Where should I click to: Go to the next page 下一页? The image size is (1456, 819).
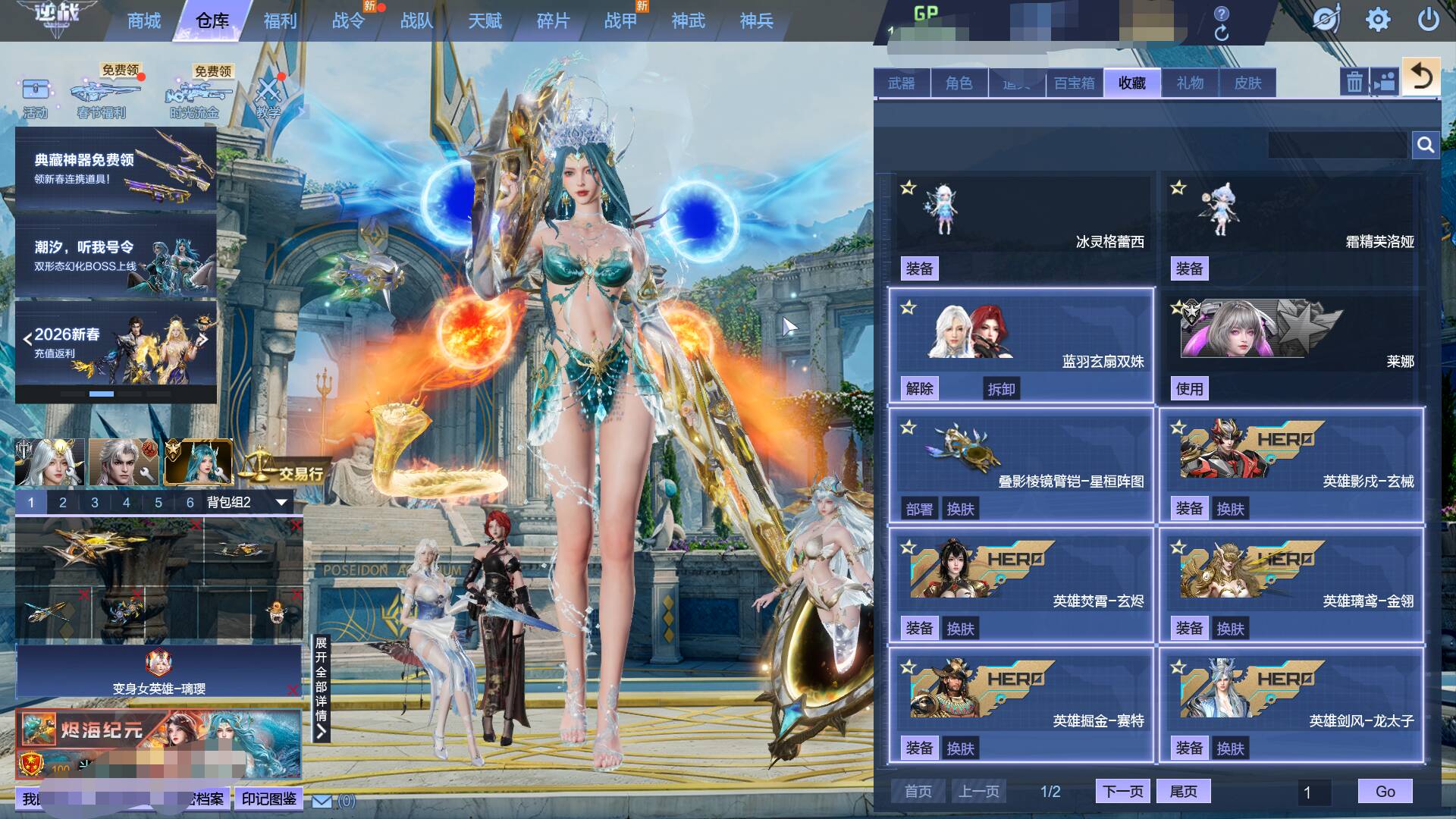tap(1122, 792)
